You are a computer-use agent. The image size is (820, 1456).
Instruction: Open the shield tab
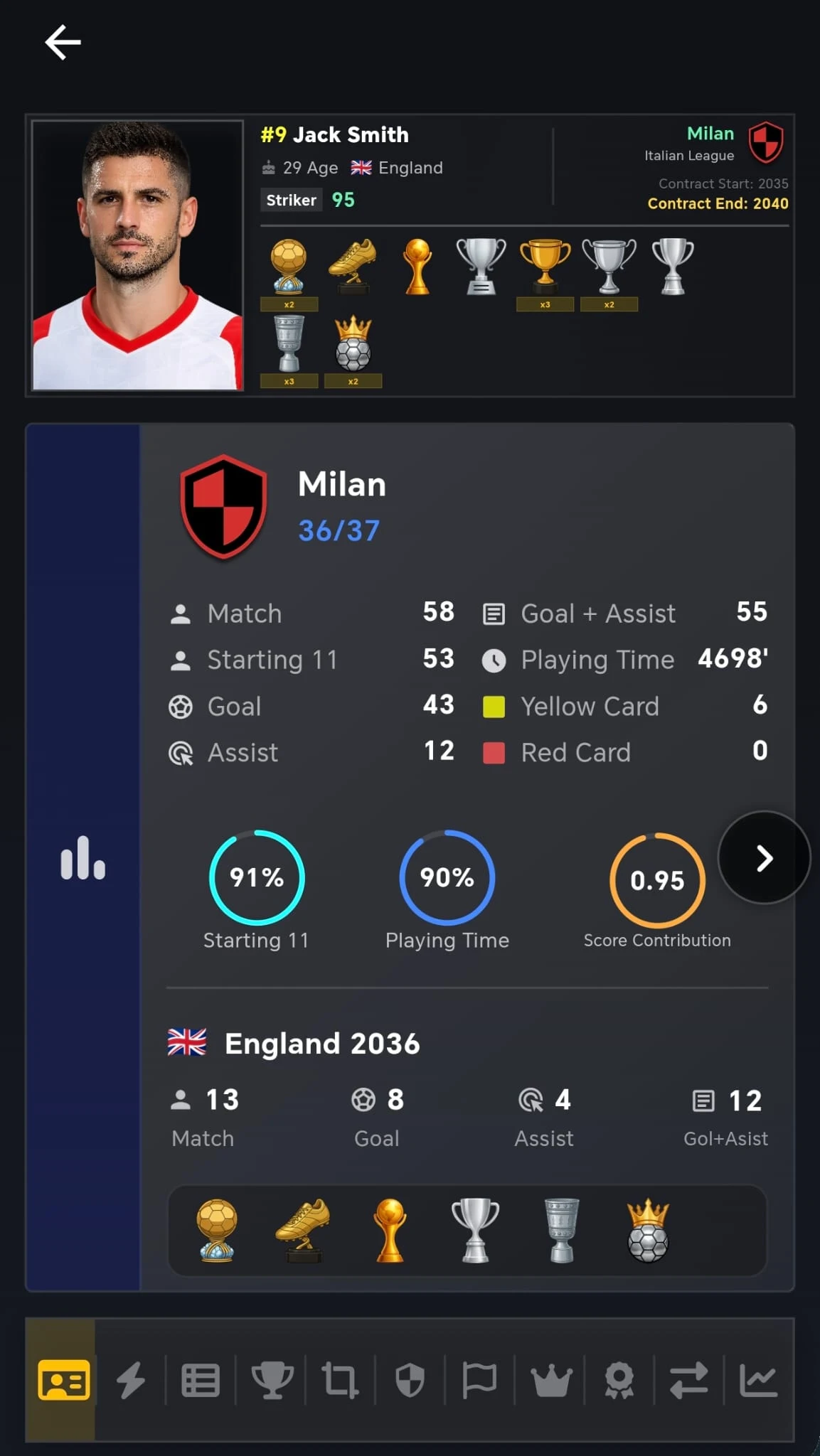[x=410, y=1380]
